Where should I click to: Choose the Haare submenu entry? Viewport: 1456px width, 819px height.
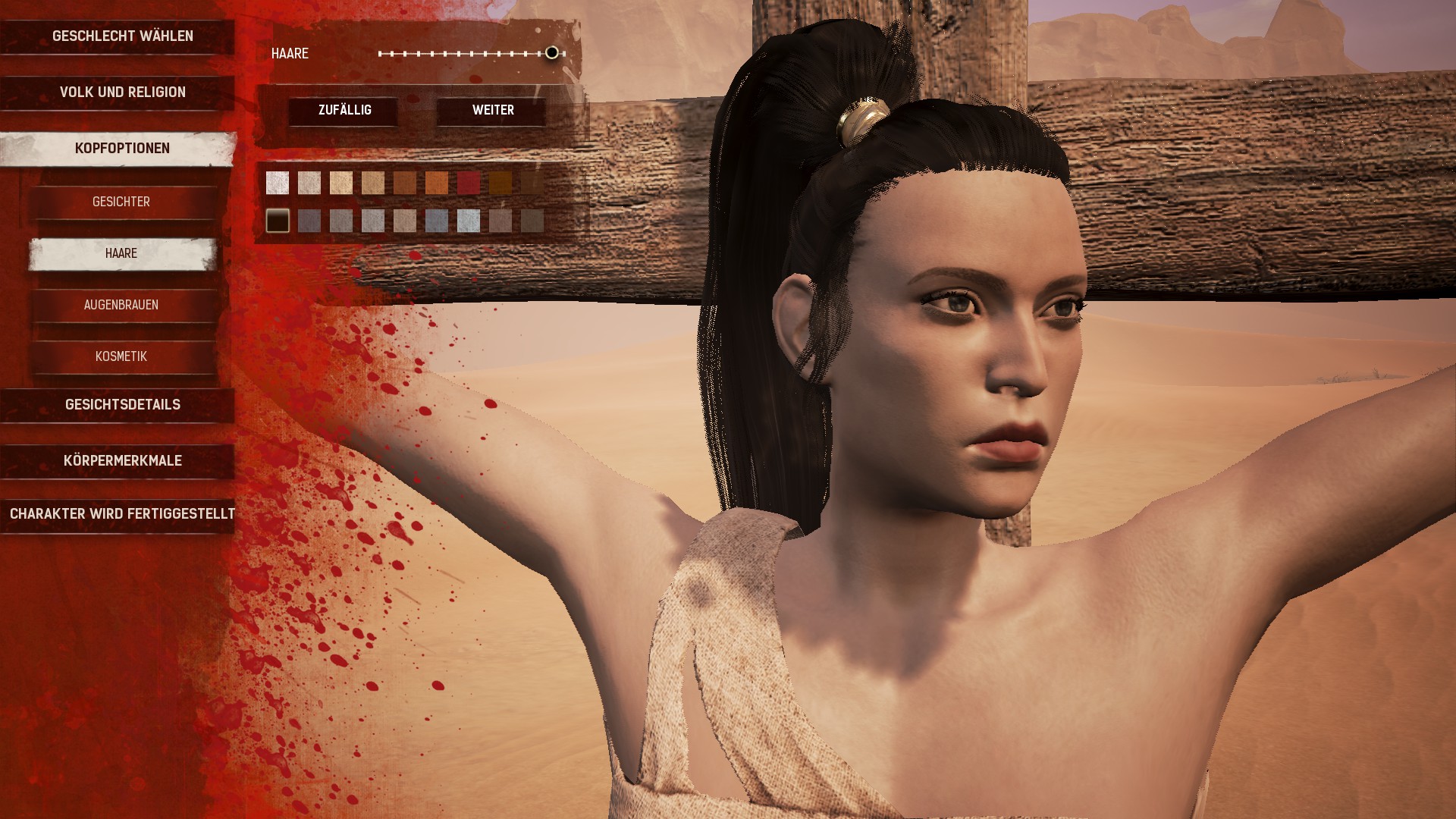click(x=121, y=253)
